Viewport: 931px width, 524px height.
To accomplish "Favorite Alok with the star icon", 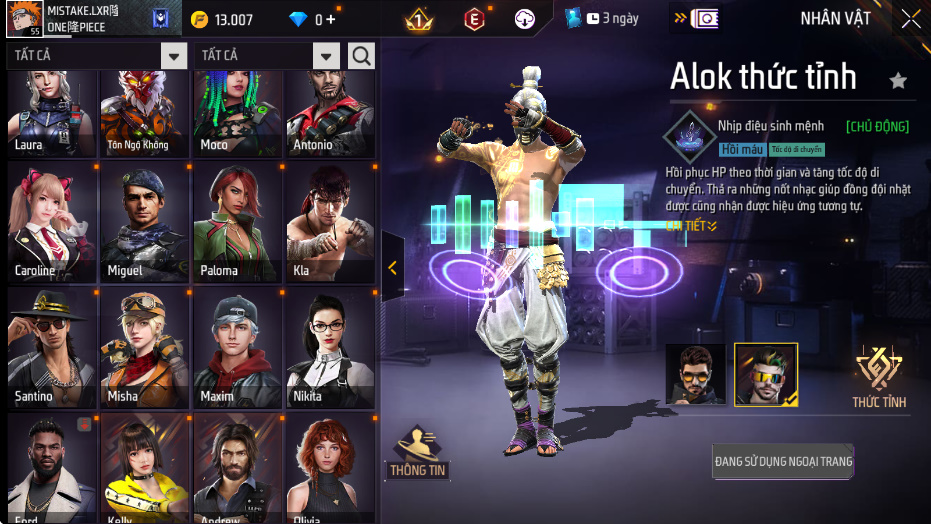I will (898, 81).
